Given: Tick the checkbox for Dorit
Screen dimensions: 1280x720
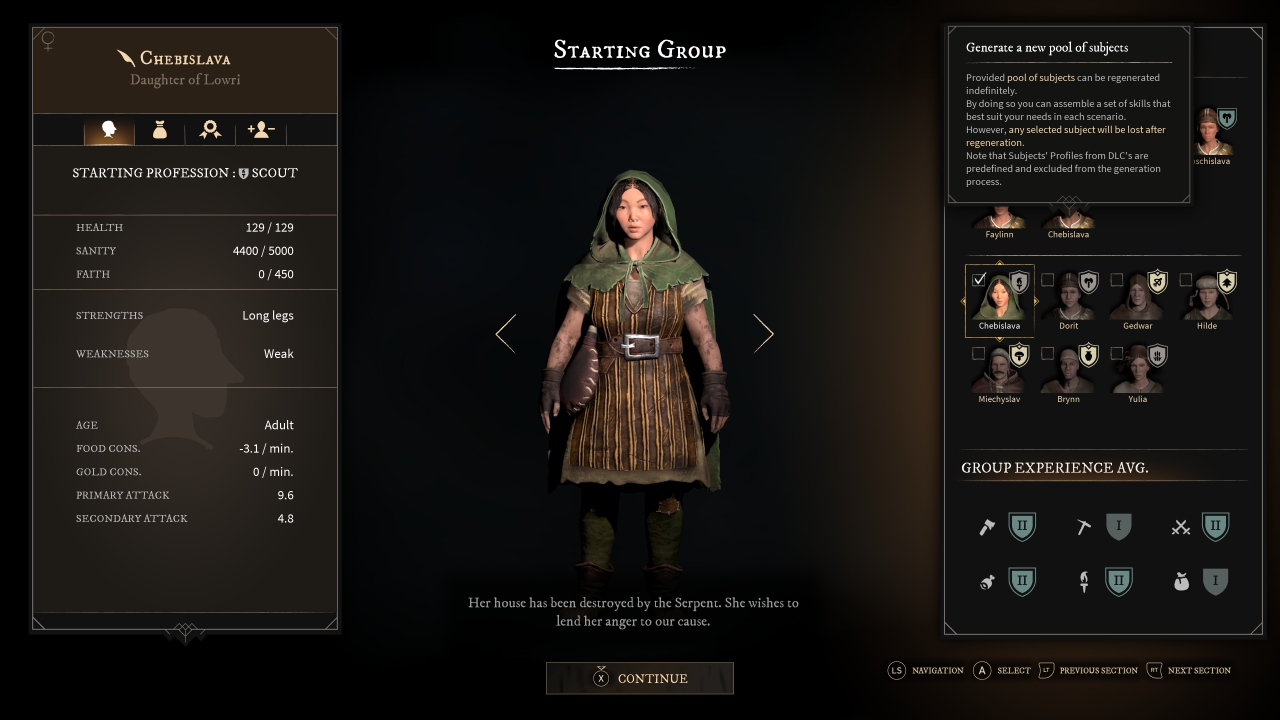Looking at the screenshot, I should [x=1048, y=280].
